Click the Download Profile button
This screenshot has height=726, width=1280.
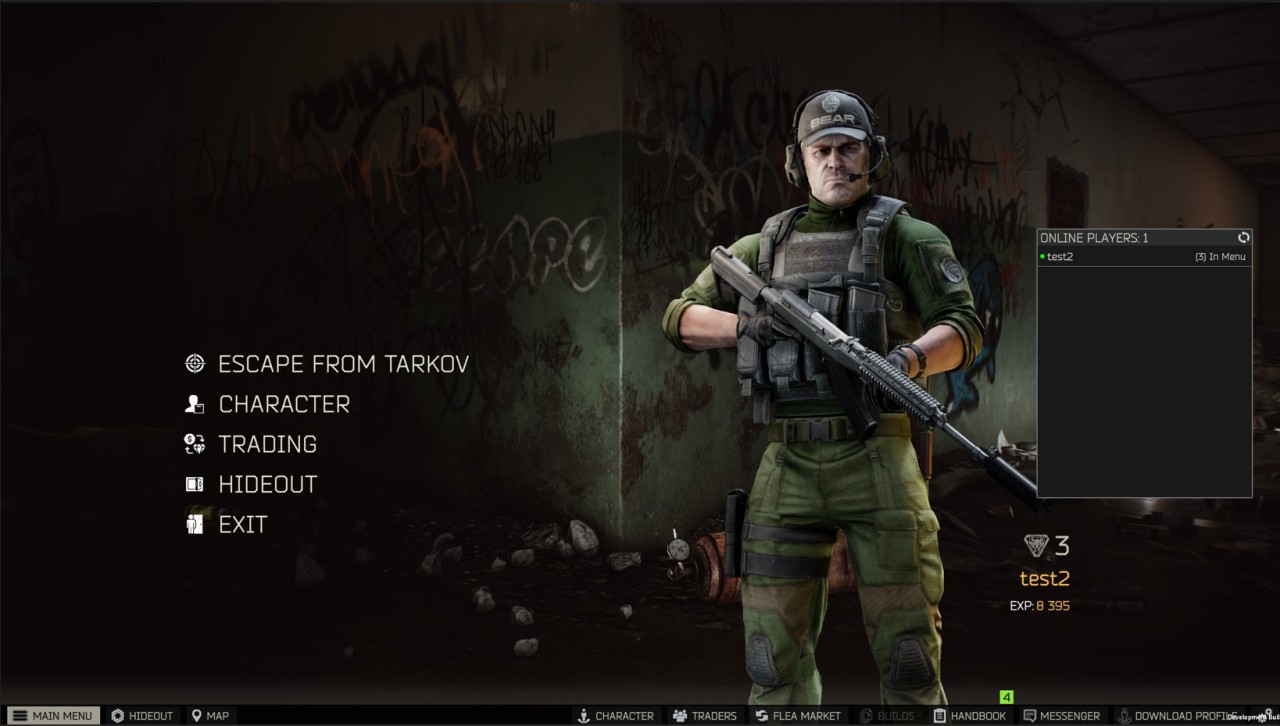[x=1176, y=716]
